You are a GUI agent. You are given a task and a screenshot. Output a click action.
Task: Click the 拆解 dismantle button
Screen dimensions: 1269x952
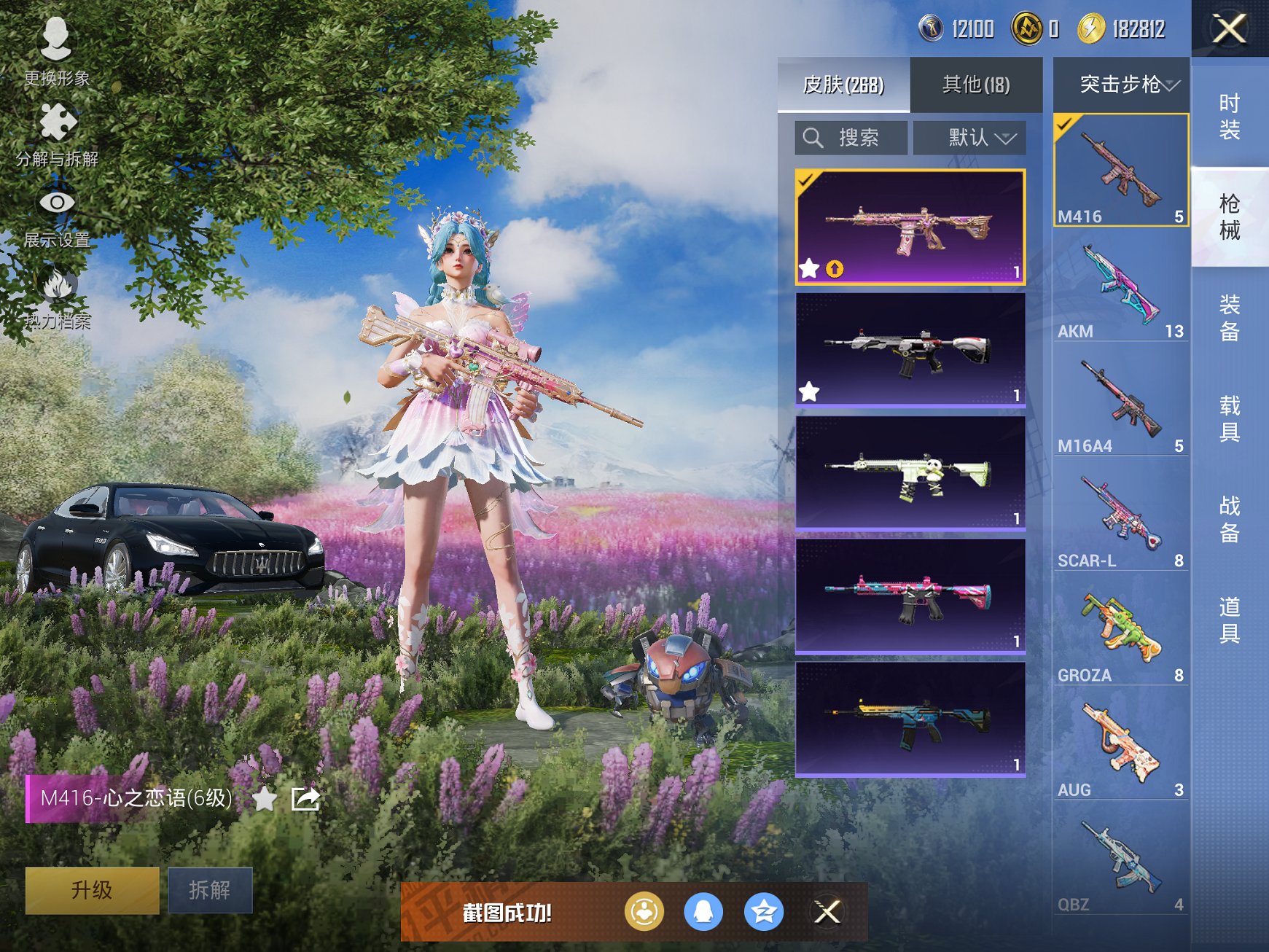coord(210,890)
